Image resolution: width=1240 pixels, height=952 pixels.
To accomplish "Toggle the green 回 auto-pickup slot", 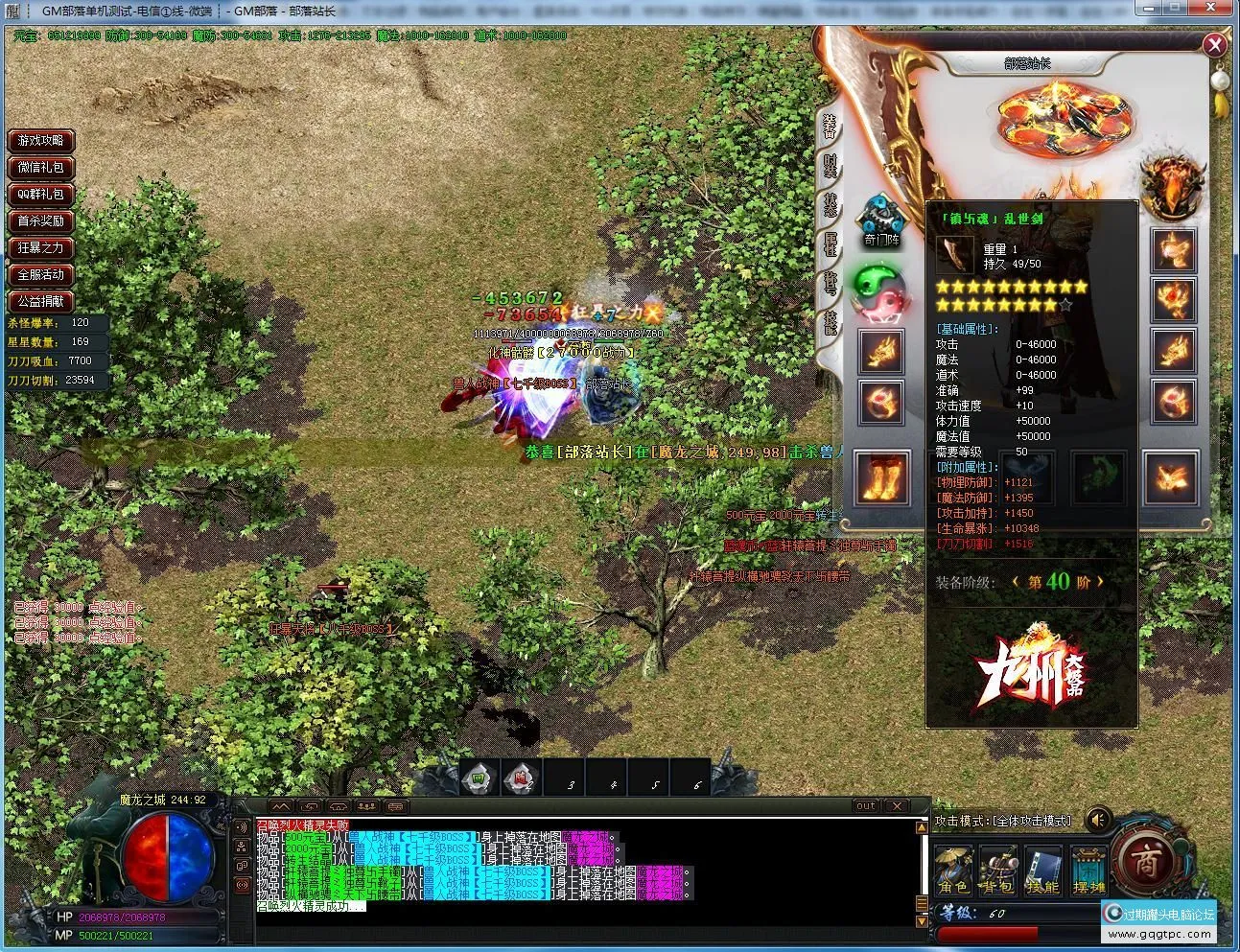I will coord(474,778).
